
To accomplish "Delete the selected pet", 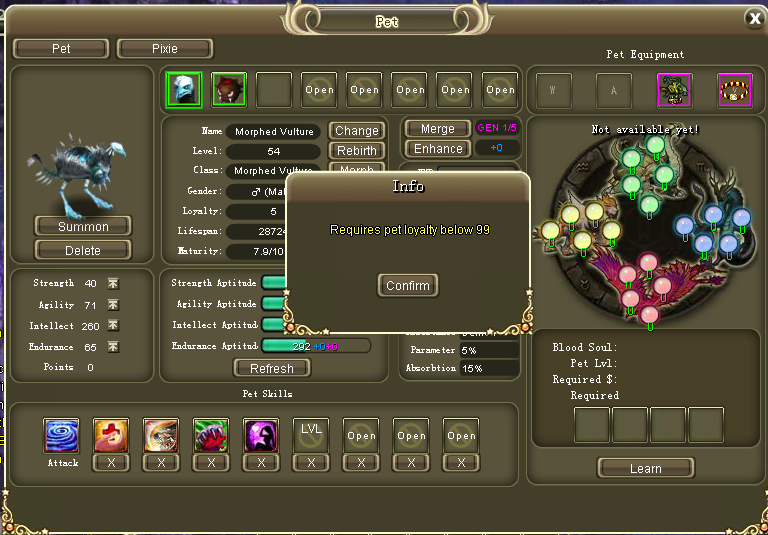I will point(83,250).
